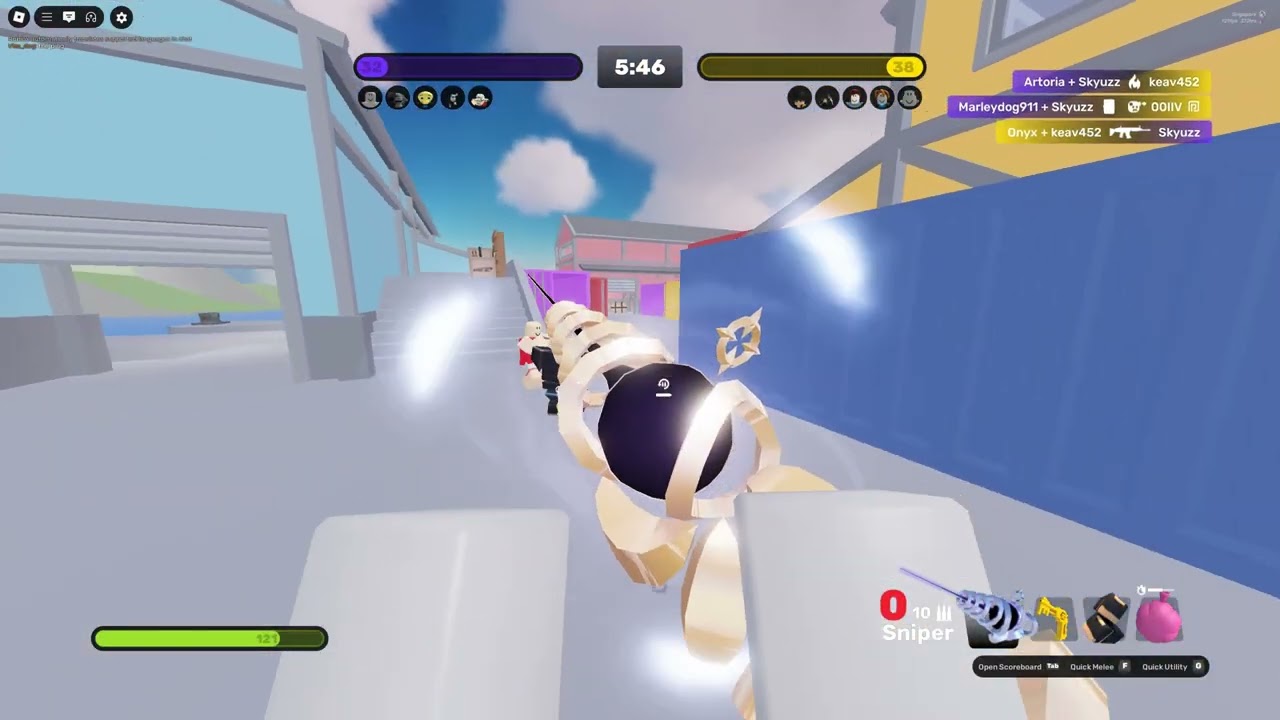The height and width of the screenshot is (720, 1280).
Task: Open settings with the gear icon
Action: [121, 17]
